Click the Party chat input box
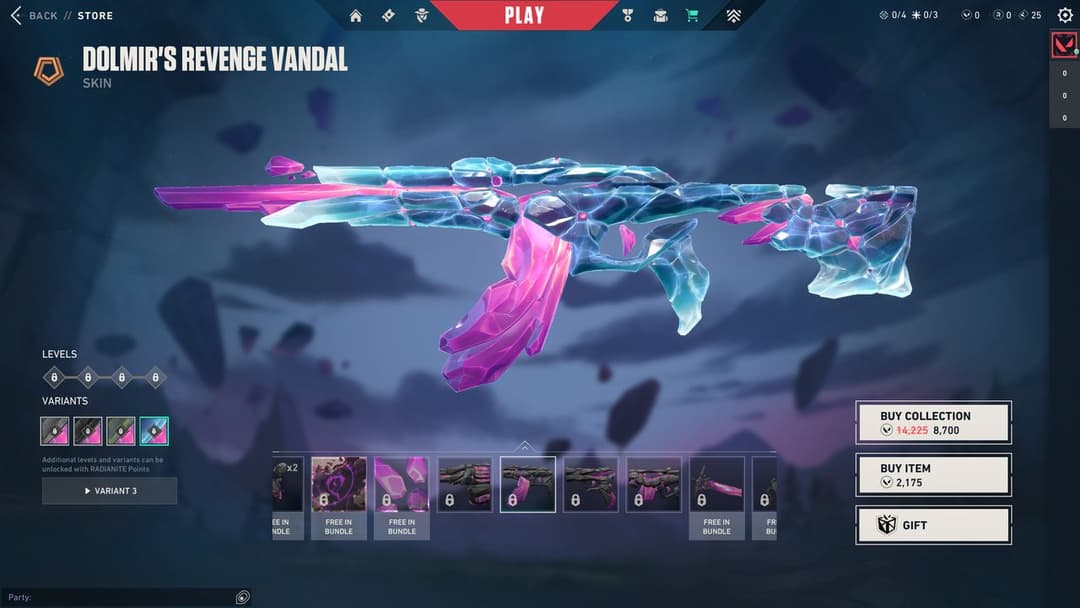 [125, 597]
